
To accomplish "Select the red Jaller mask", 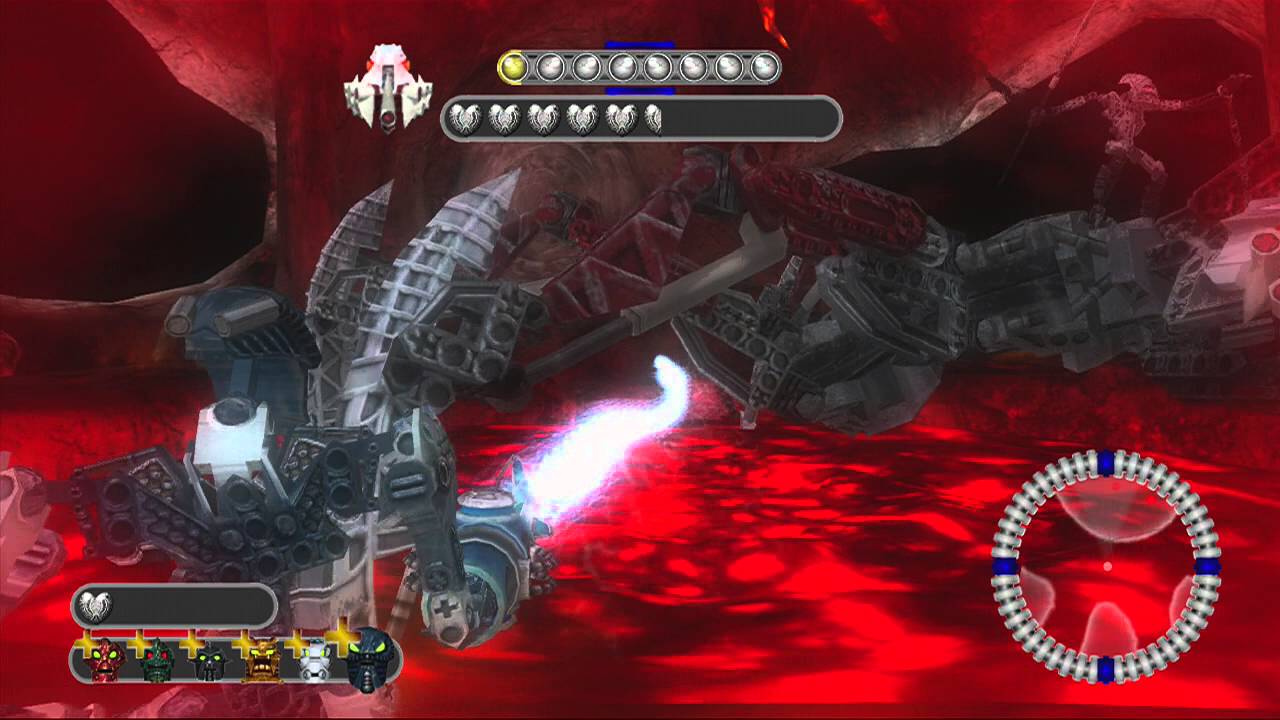I will click(x=107, y=661).
